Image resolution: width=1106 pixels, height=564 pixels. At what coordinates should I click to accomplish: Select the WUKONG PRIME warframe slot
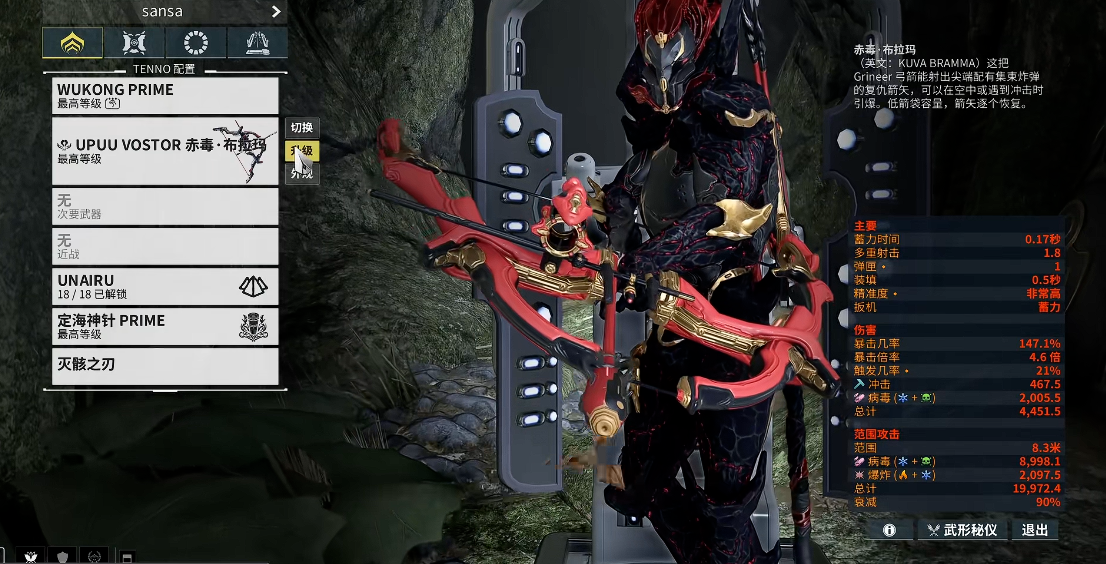(165, 95)
